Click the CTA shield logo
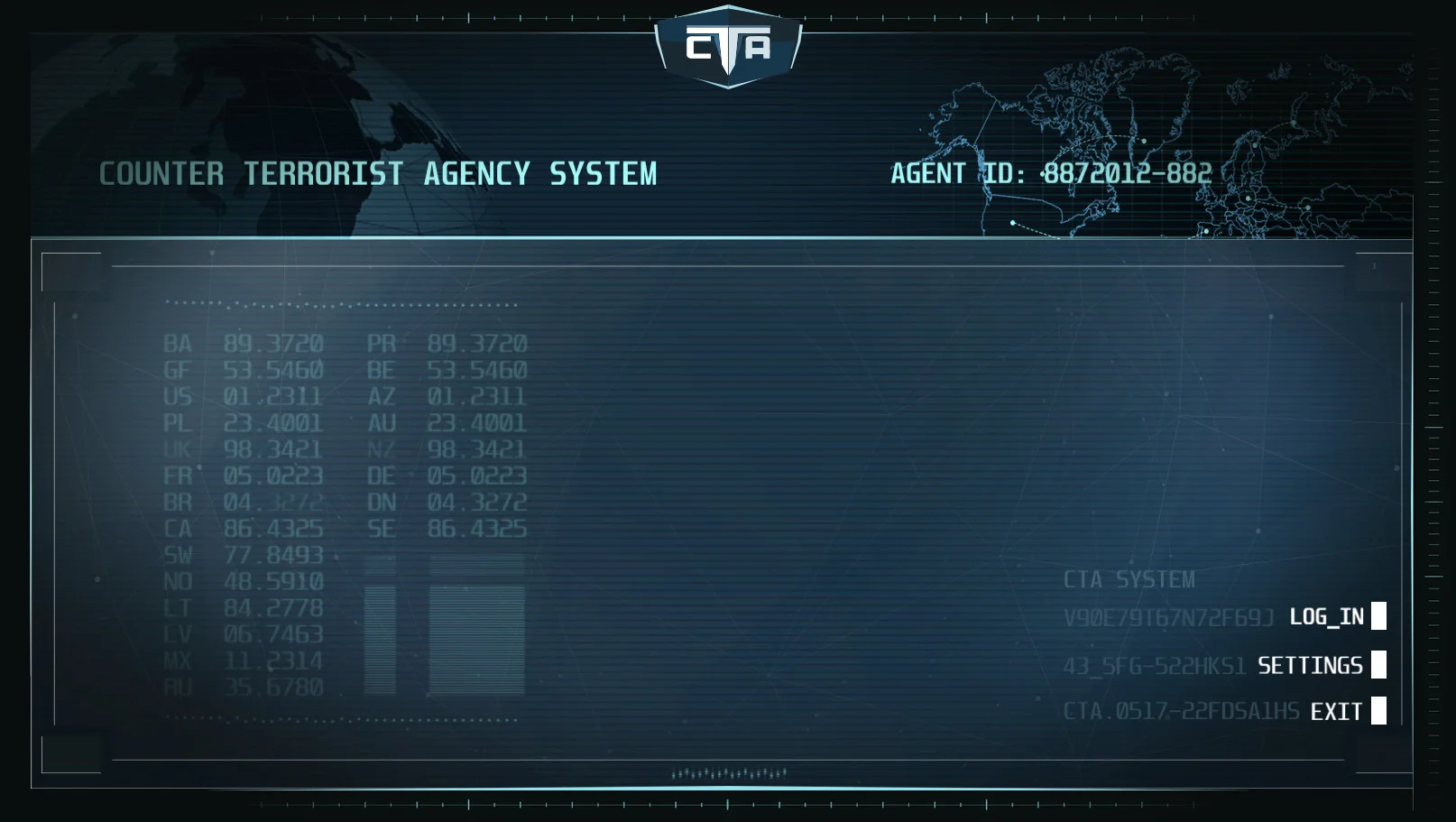Image resolution: width=1456 pixels, height=822 pixels. (727, 43)
